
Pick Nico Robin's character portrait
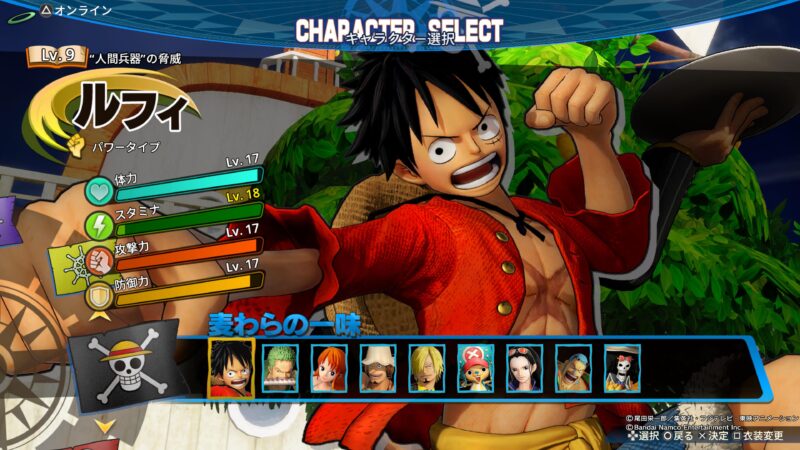click(525, 368)
